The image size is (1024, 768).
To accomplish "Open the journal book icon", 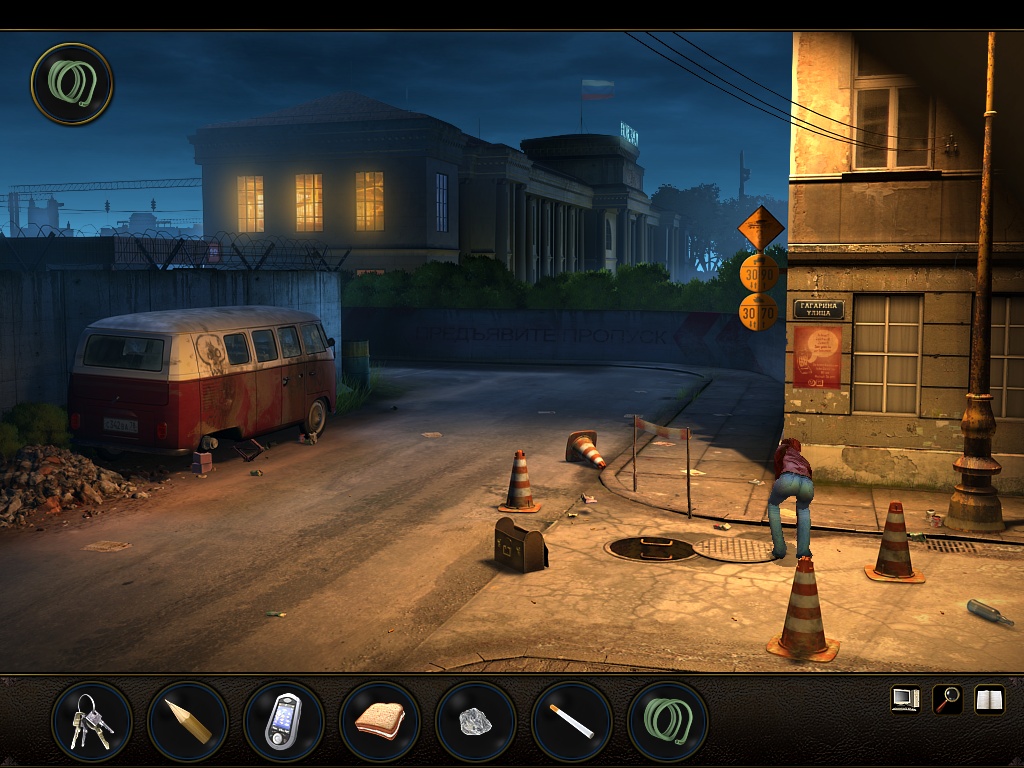I will 989,699.
